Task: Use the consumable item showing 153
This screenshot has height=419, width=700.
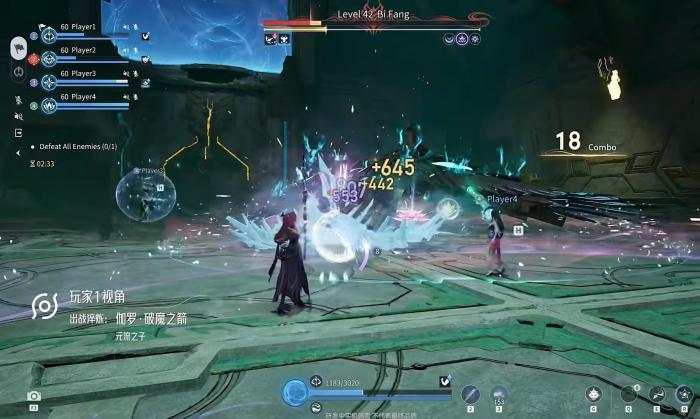Action: tap(498, 394)
